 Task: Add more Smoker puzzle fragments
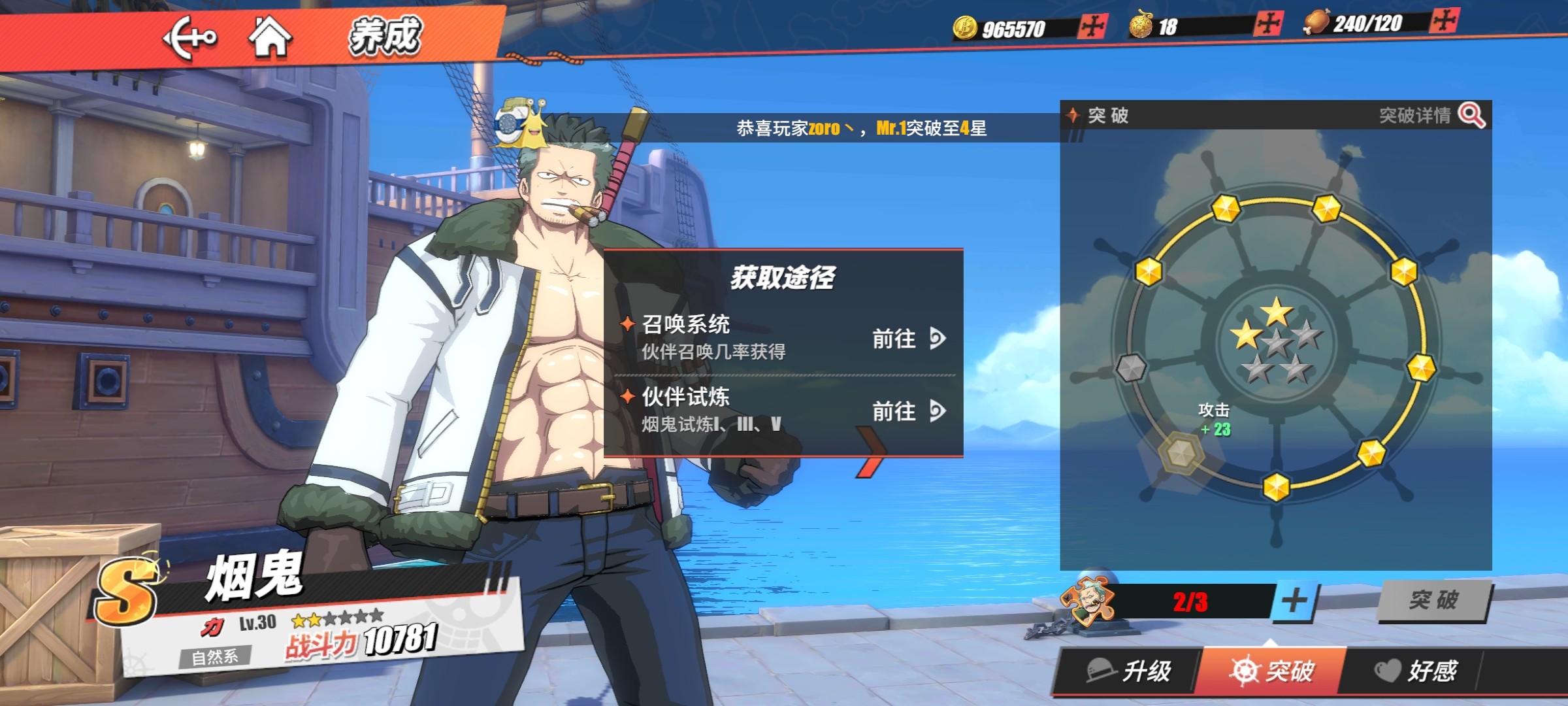1294,601
